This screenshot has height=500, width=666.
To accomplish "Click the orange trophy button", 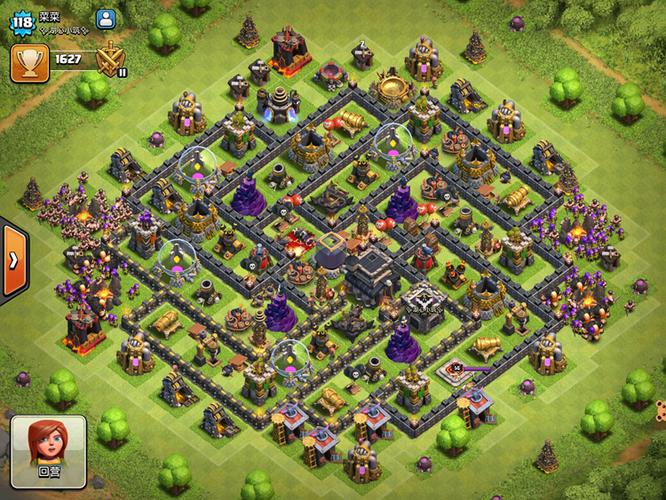I will [x=28, y=61].
